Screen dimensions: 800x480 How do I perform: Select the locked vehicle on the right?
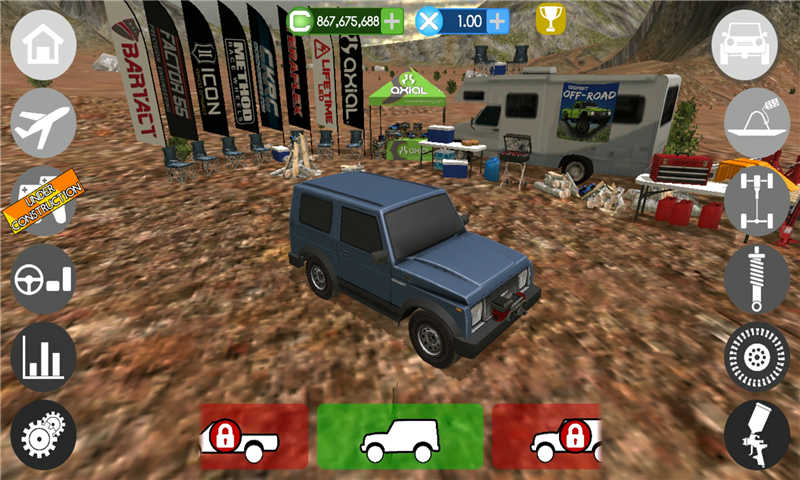[x=546, y=437]
